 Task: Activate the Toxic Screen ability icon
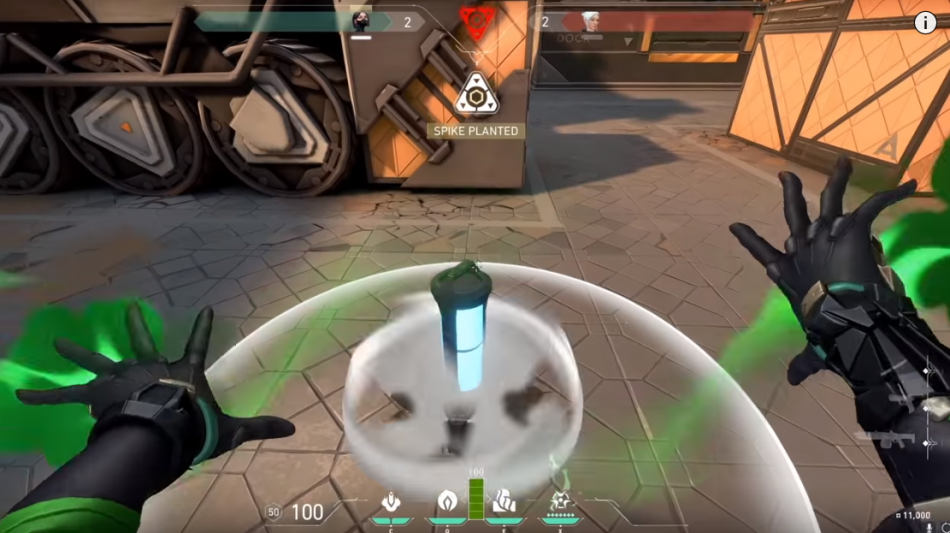(505, 501)
